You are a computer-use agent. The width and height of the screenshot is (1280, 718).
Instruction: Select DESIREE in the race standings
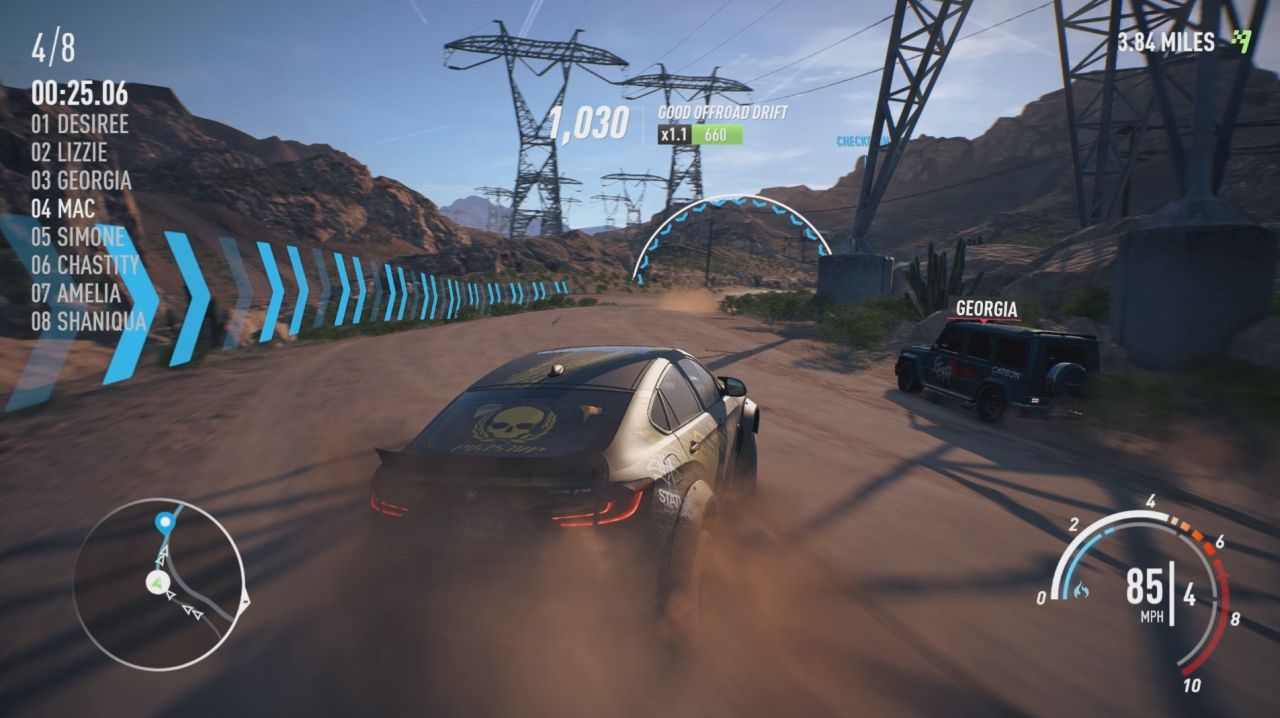(x=80, y=124)
